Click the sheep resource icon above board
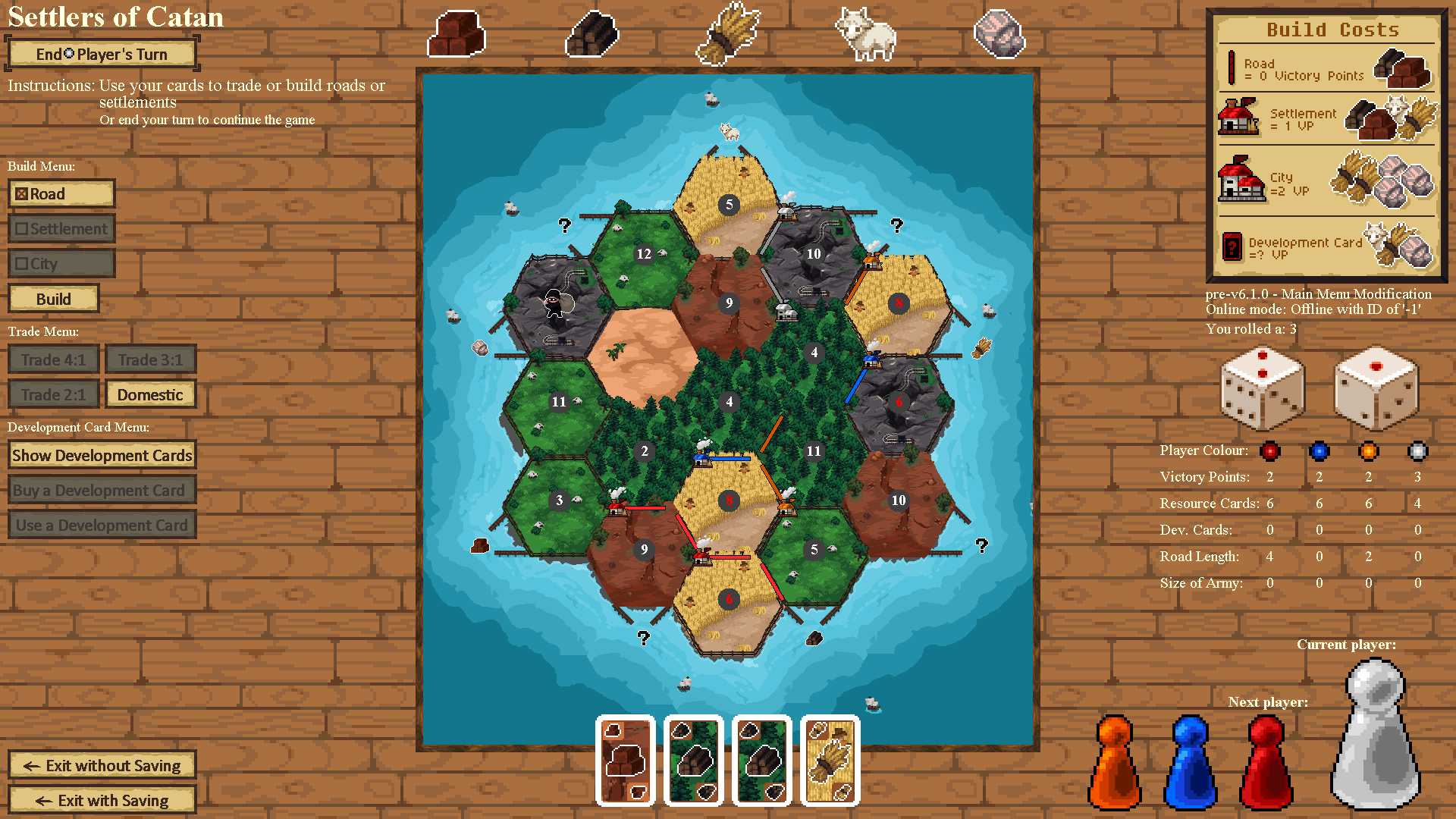 tap(865, 34)
